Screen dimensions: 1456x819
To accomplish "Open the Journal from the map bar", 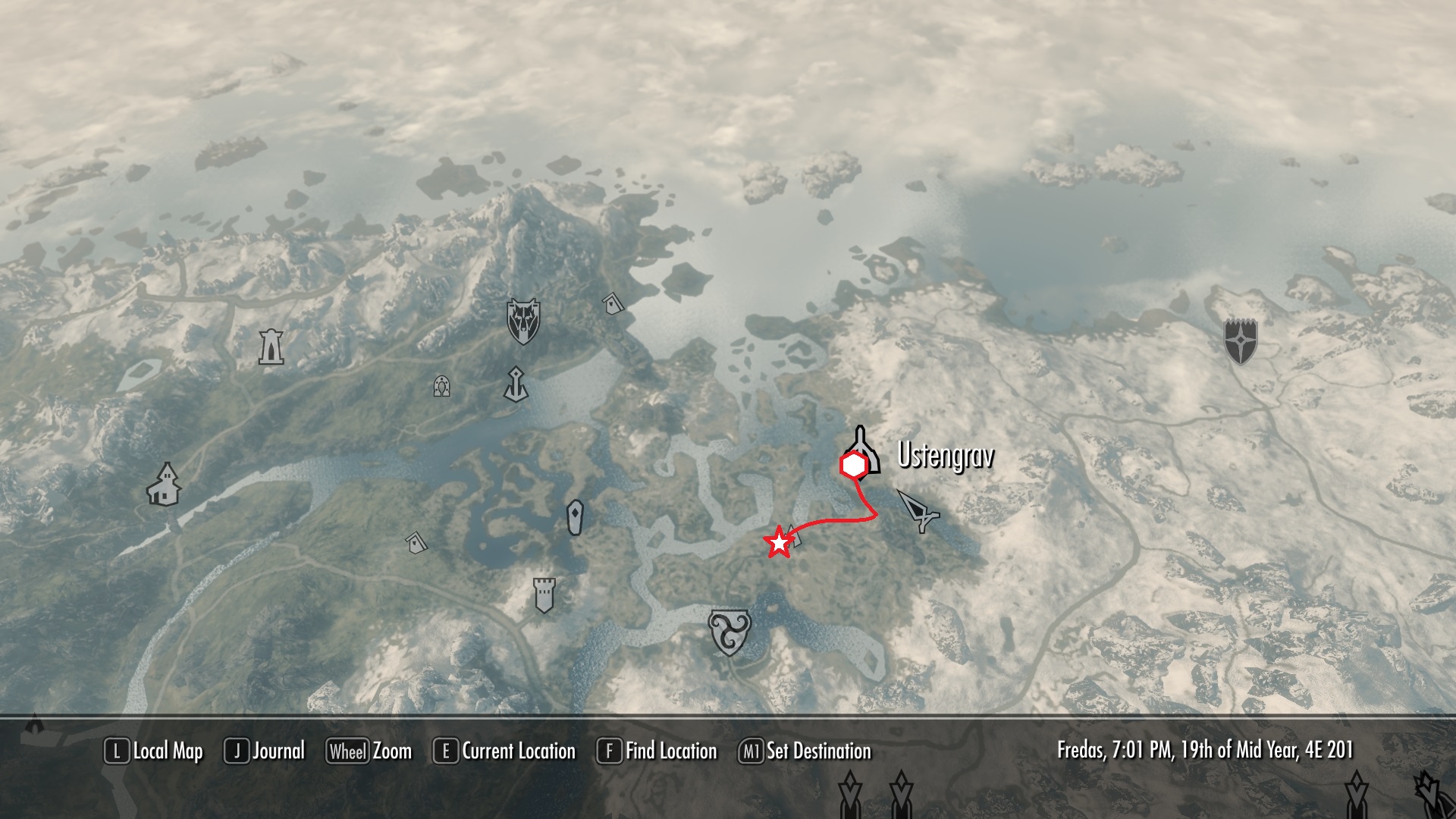I will (x=265, y=752).
